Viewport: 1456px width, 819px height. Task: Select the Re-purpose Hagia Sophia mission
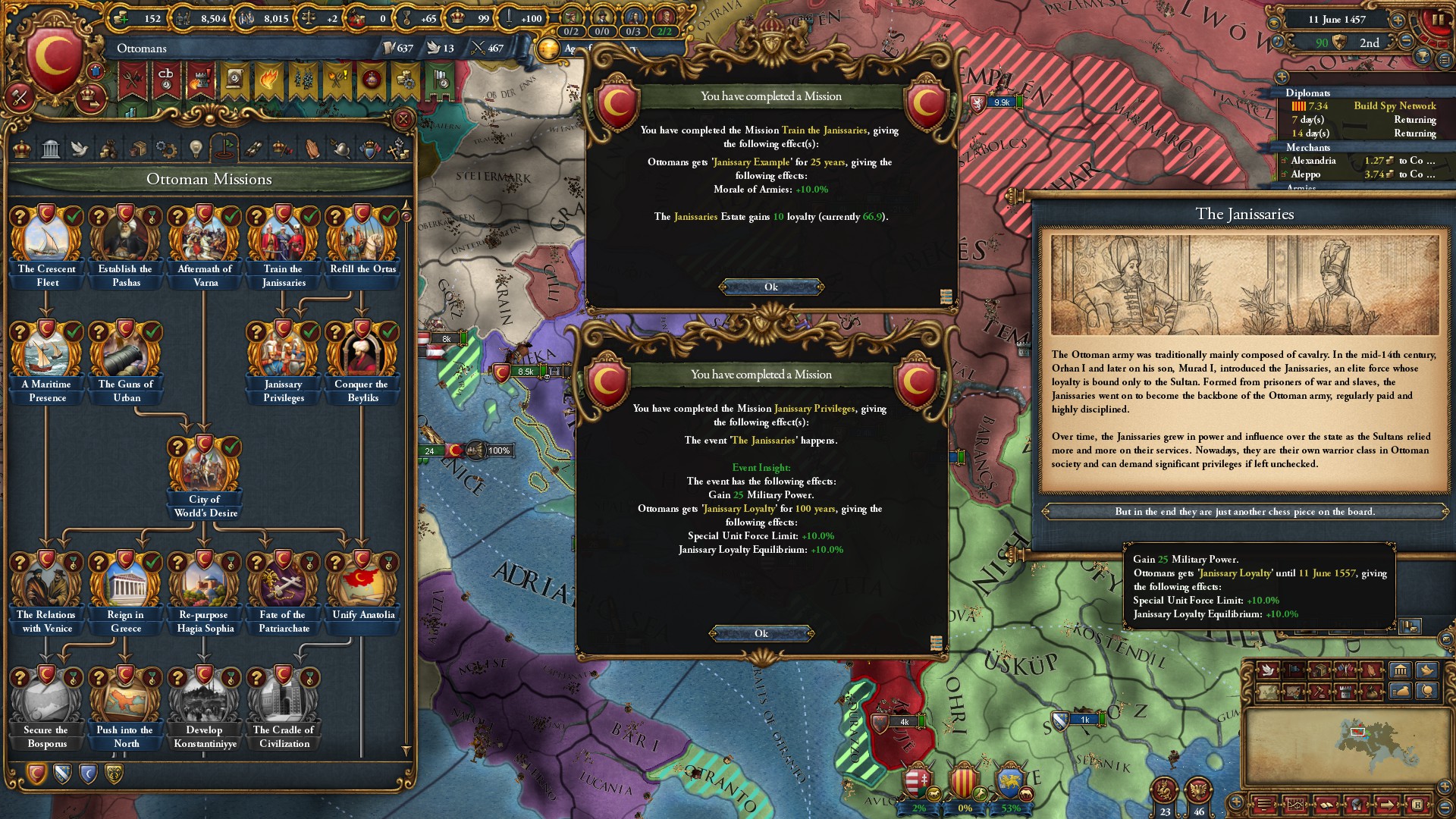205,587
